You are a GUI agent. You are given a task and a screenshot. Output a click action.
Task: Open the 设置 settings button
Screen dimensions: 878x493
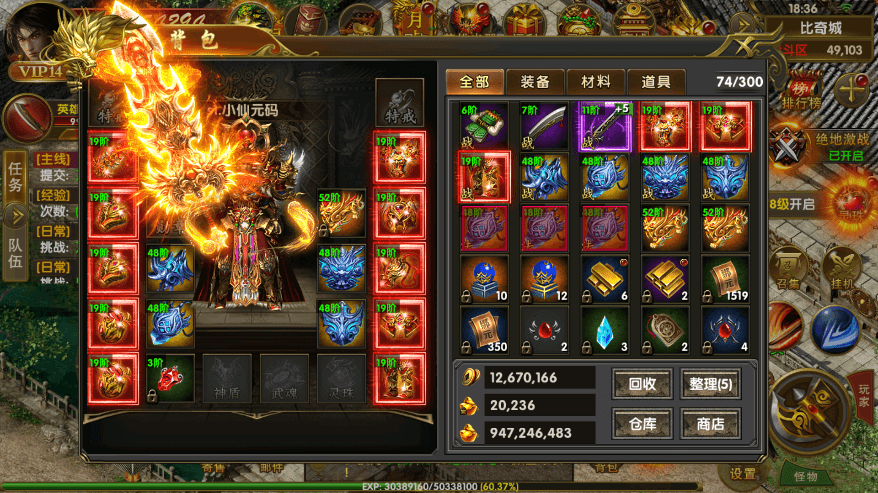tap(743, 474)
